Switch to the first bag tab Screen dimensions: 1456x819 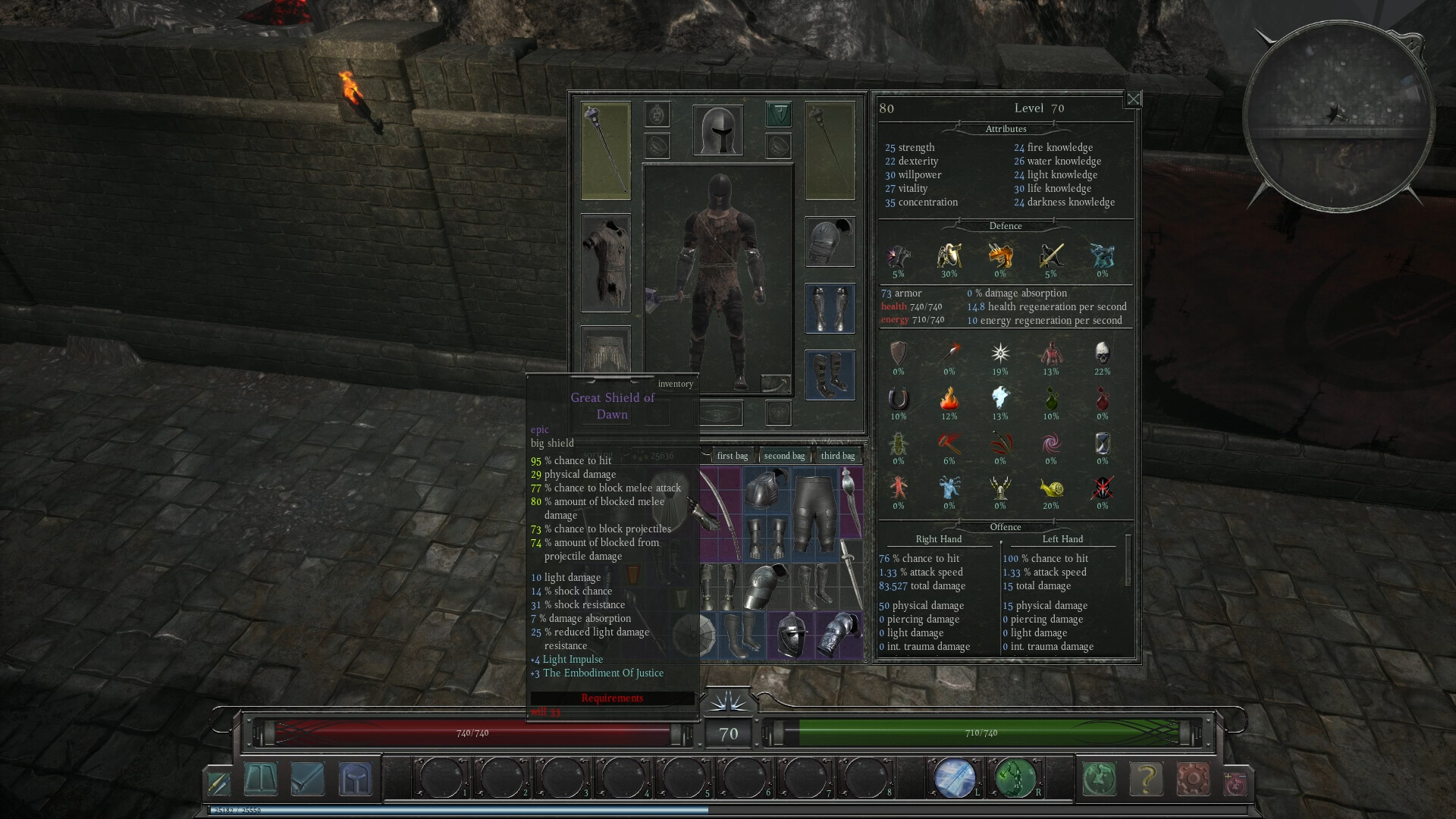tap(732, 456)
